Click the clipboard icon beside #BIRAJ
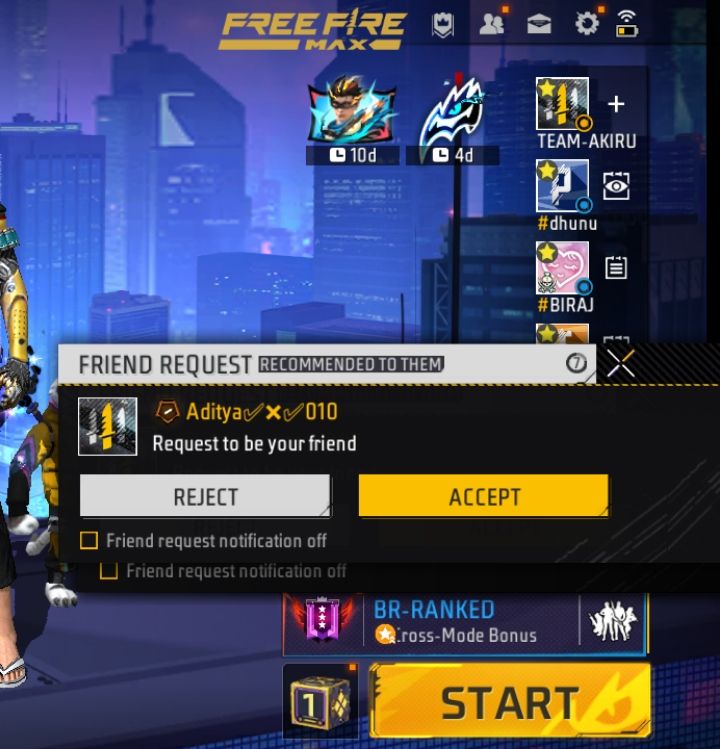The image size is (720, 749). coord(616,267)
